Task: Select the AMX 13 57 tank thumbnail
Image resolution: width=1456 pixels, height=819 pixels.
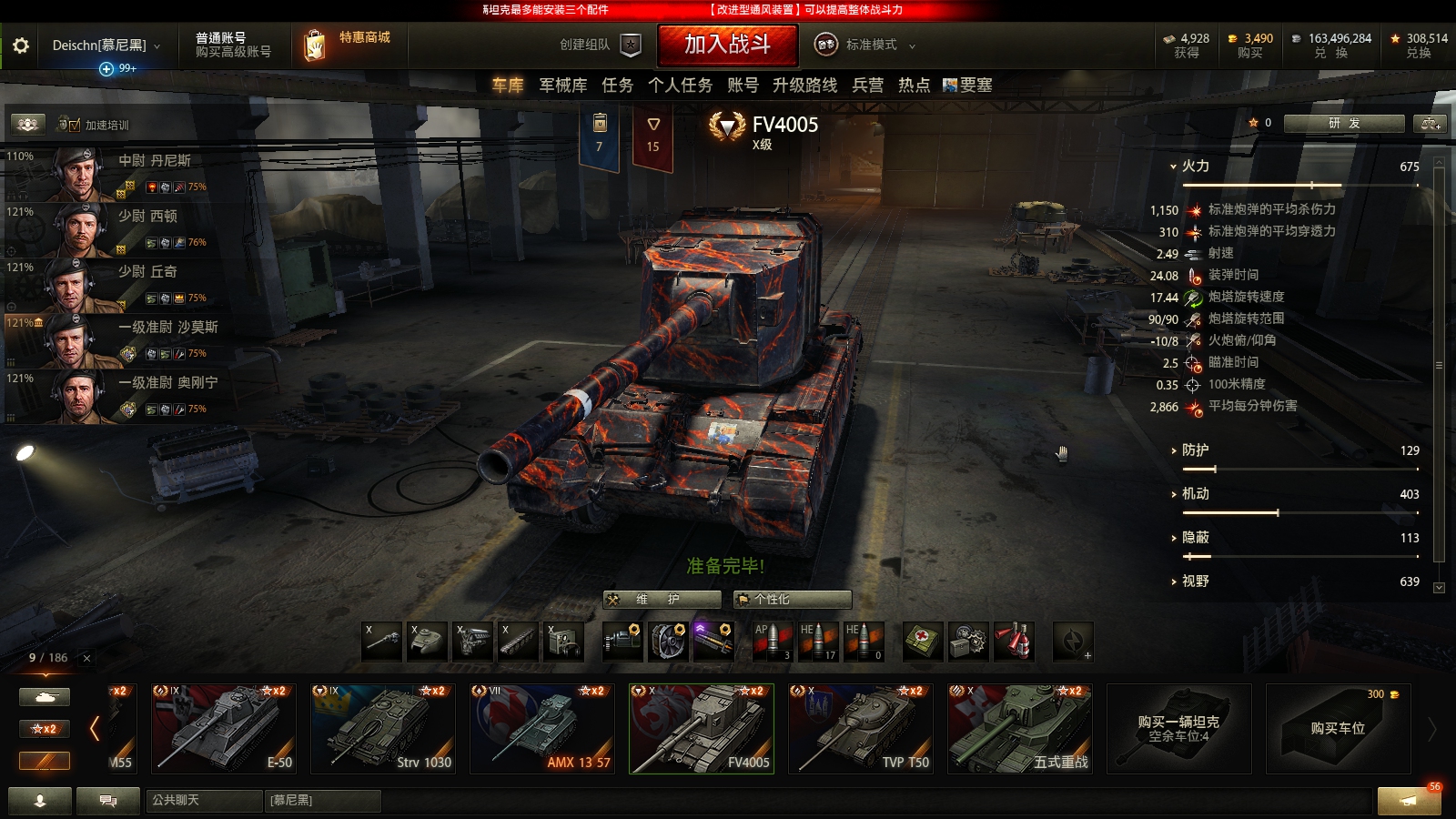Action: click(x=541, y=728)
